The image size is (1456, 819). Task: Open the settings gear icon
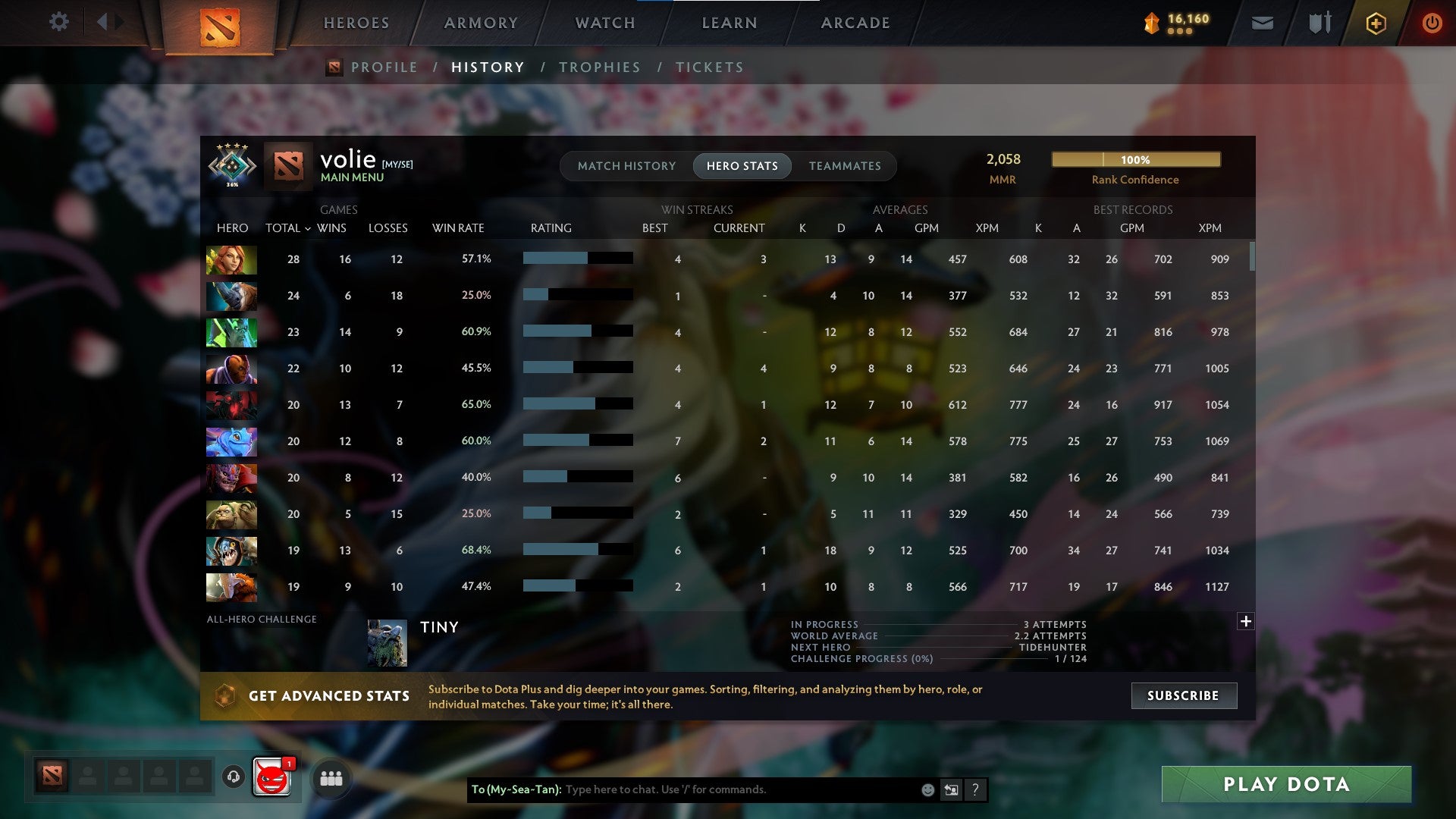point(58,22)
